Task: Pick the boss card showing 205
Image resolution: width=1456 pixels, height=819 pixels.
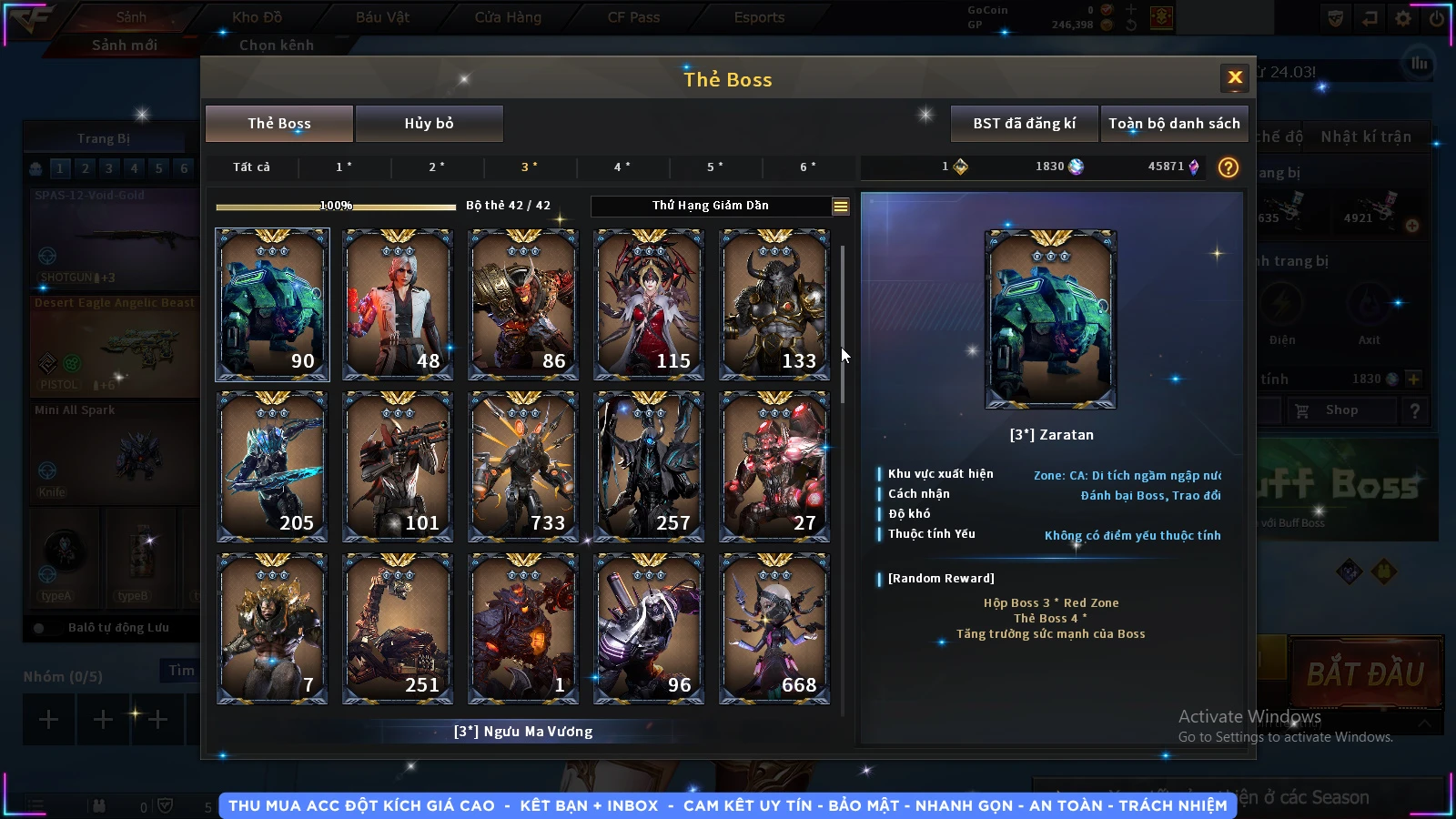Action: coord(272,466)
